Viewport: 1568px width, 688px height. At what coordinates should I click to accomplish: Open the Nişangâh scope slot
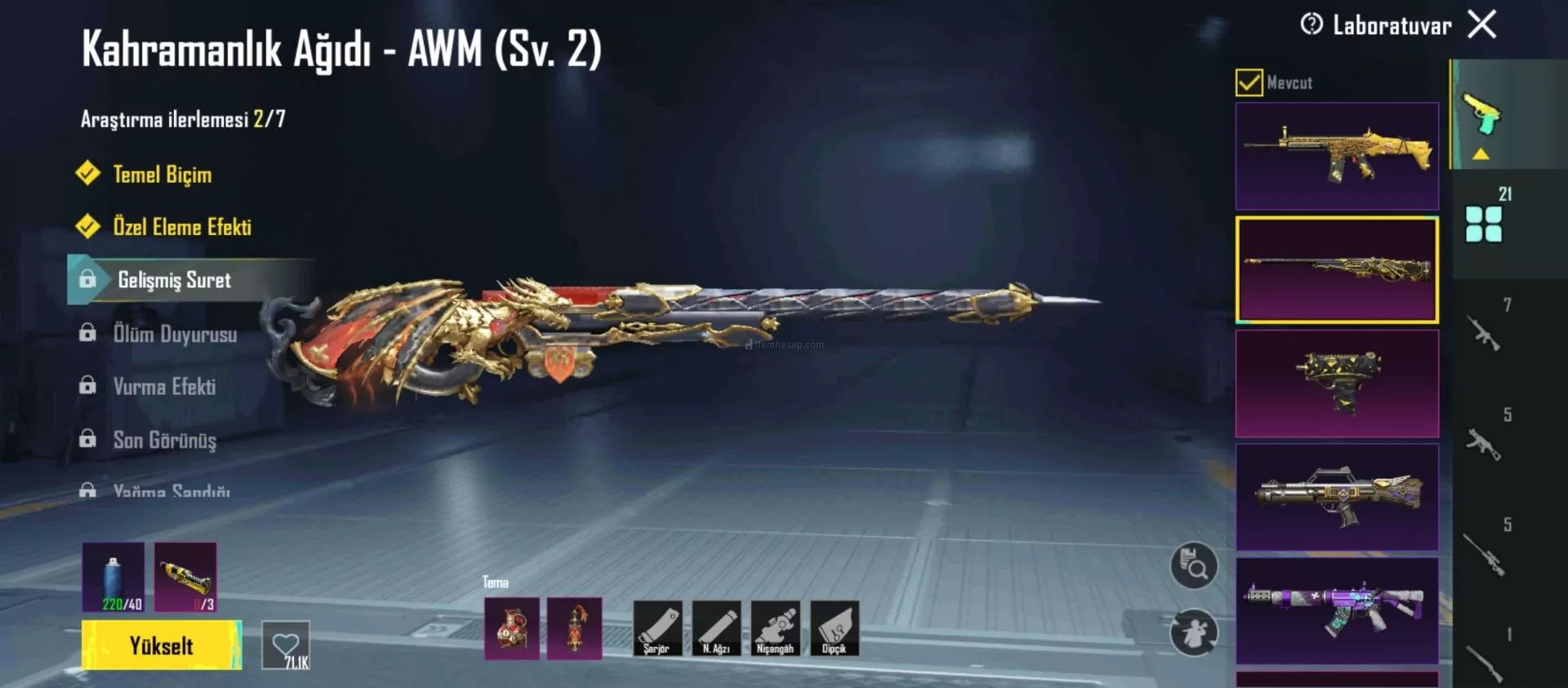[x=775, y=628]
